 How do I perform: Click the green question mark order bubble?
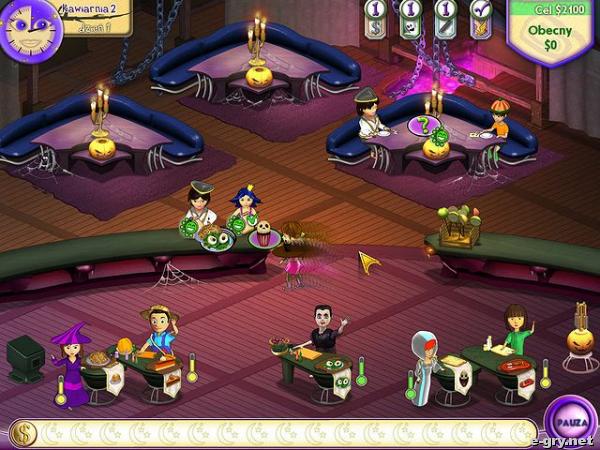coord(423,127)
